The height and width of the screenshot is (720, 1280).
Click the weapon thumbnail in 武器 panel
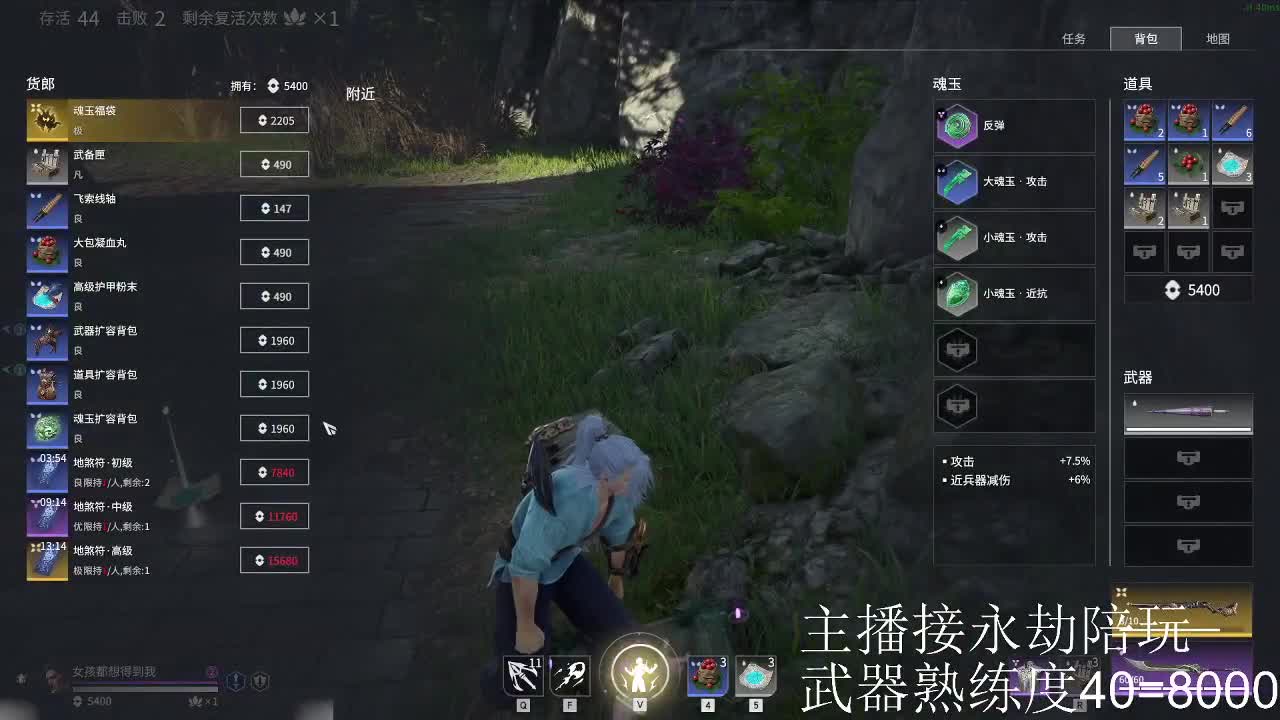1188,414
